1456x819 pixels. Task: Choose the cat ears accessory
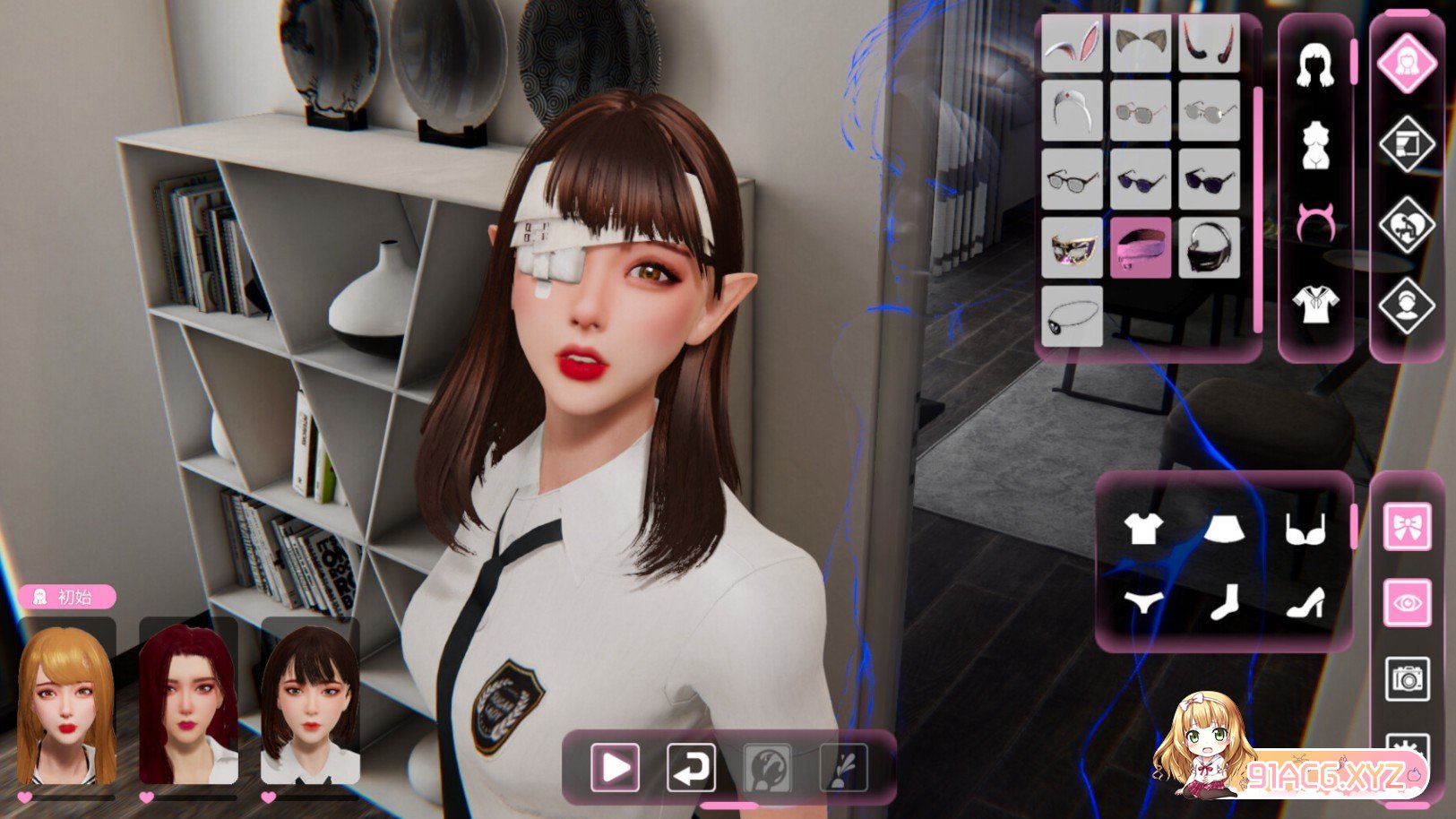(1140, 42)
